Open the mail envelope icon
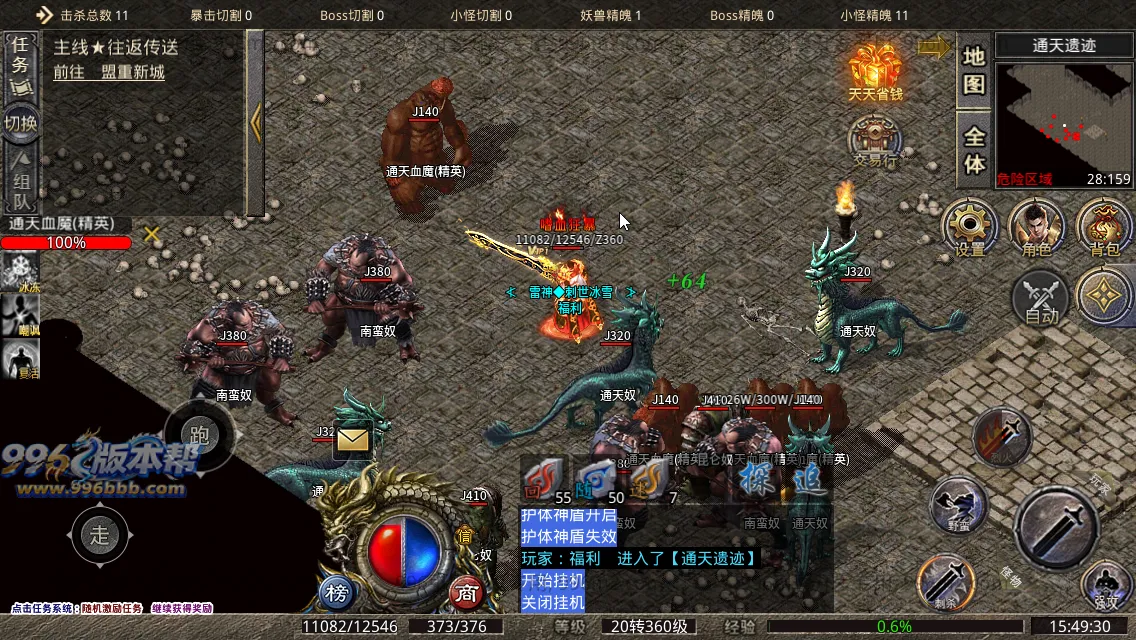1136x640 pixels. click(x=352, y=439)
